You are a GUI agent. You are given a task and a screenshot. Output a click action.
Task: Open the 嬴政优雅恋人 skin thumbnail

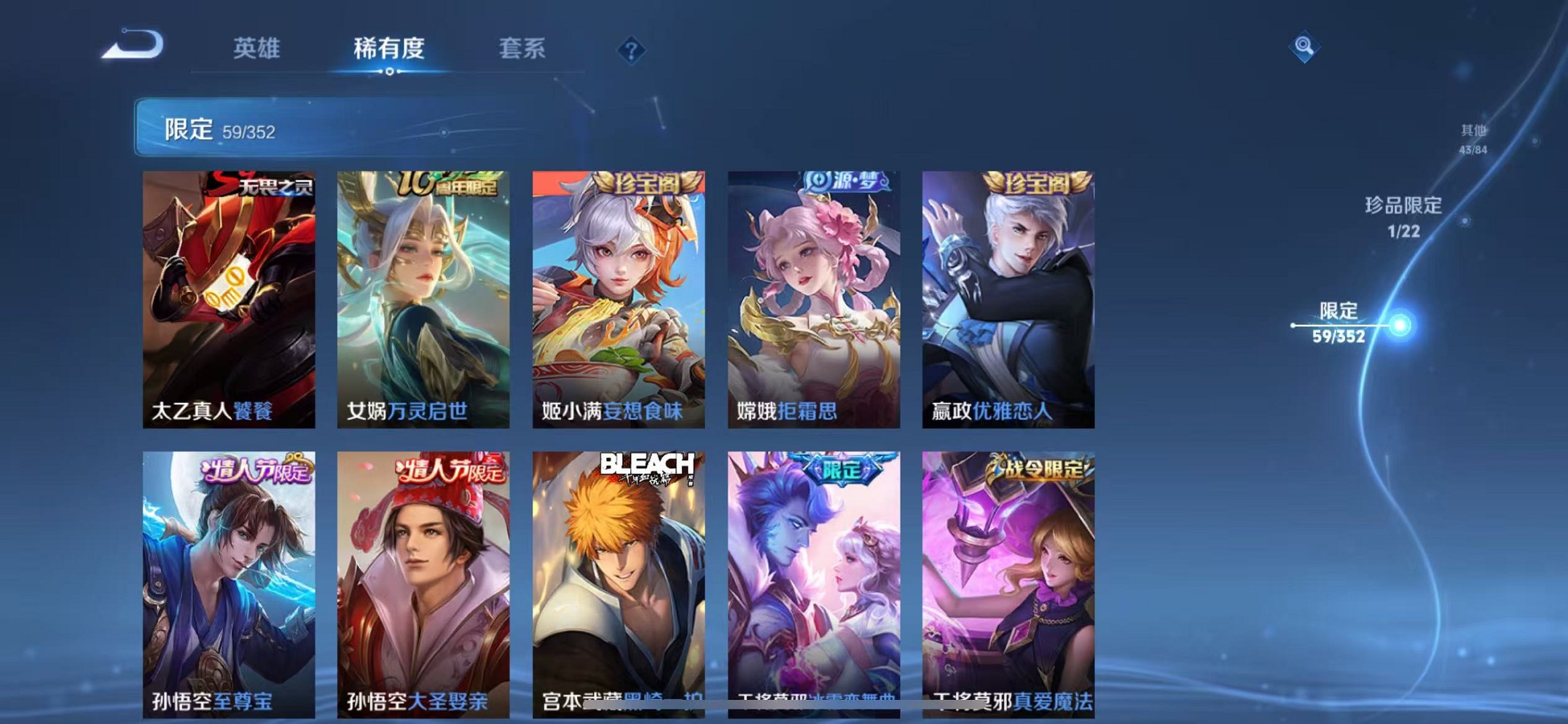pos(1008,291)
